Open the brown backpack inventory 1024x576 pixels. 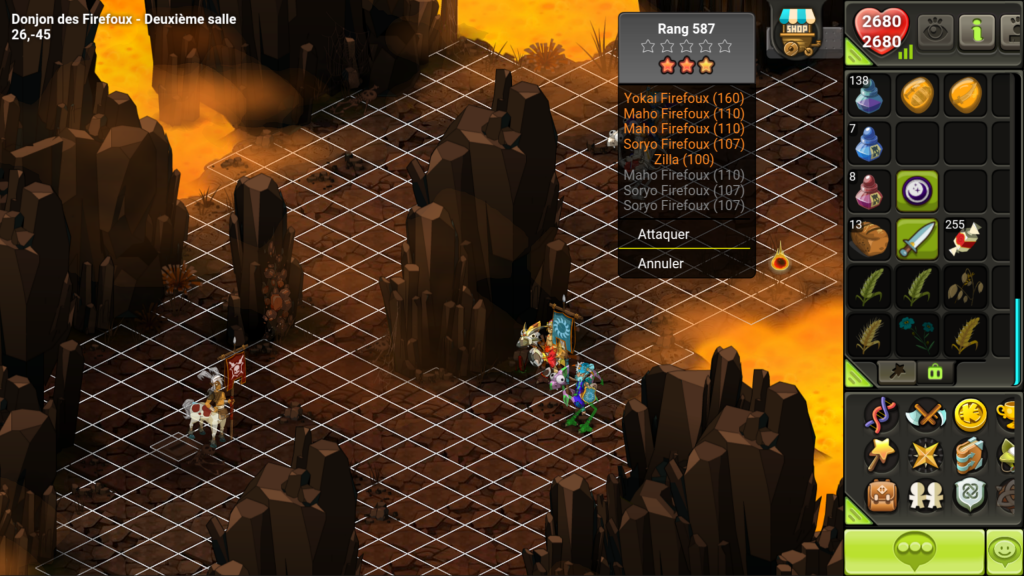[x=880, y=496]
